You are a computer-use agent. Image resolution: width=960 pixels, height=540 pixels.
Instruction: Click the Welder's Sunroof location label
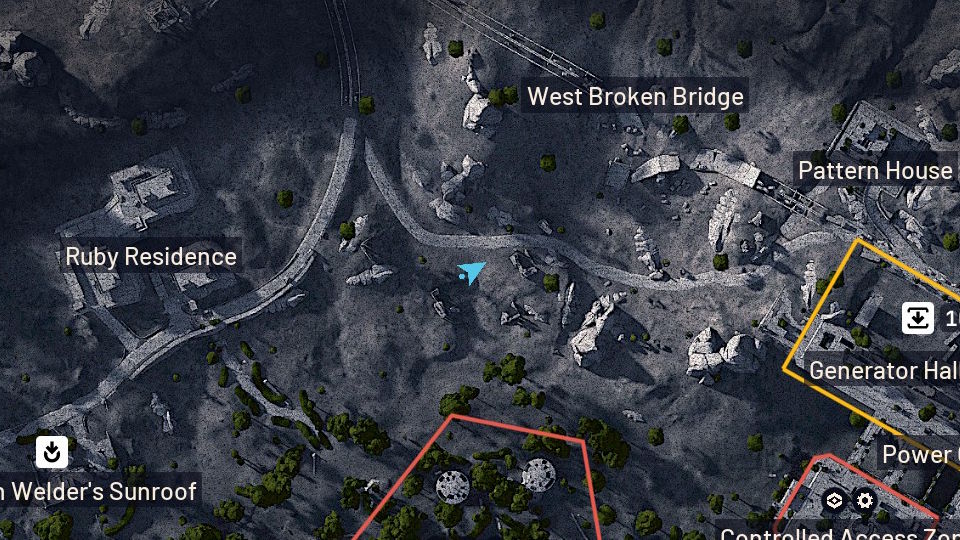[x=100, y=491]
